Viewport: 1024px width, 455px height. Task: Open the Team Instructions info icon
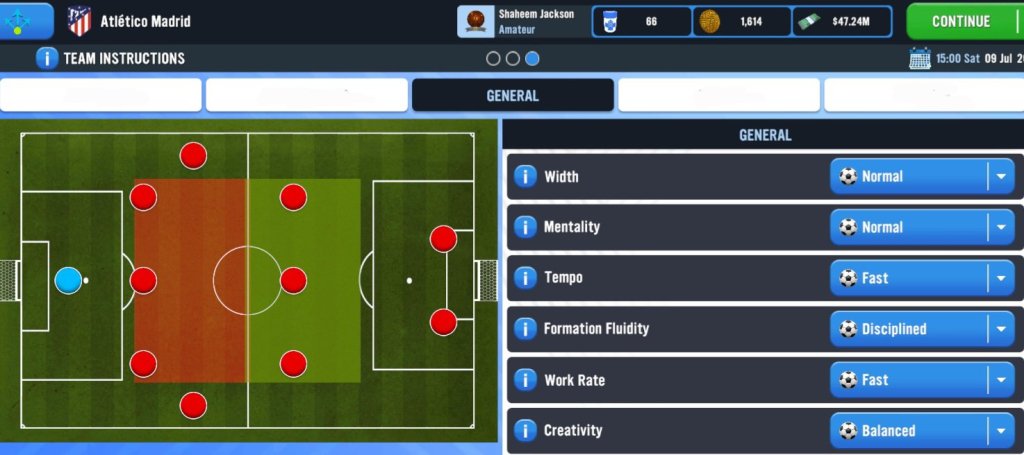pos(46,58)
